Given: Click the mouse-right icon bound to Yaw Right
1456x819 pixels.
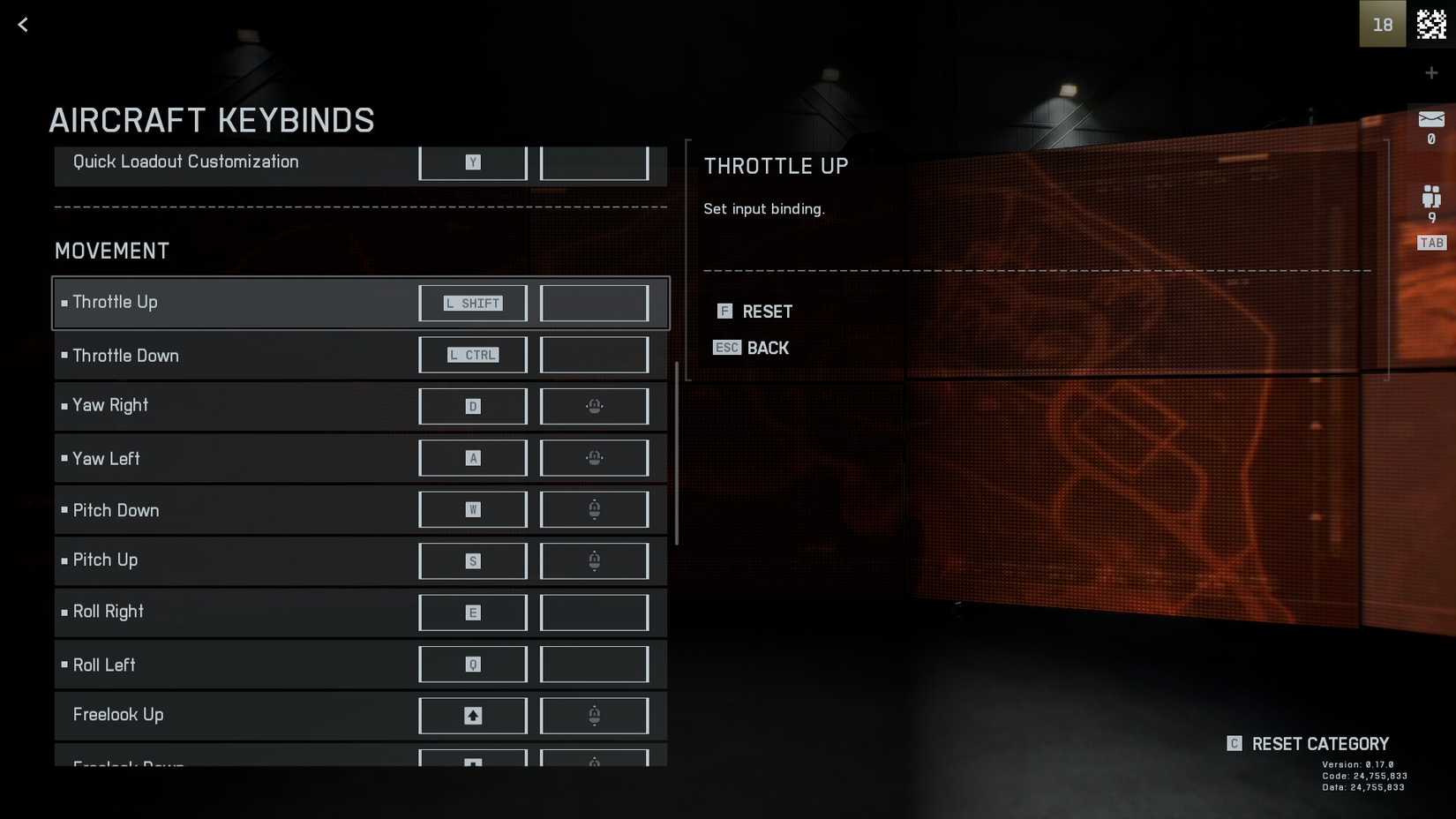Looking at the screenshot, I should (x=594, y=406).
